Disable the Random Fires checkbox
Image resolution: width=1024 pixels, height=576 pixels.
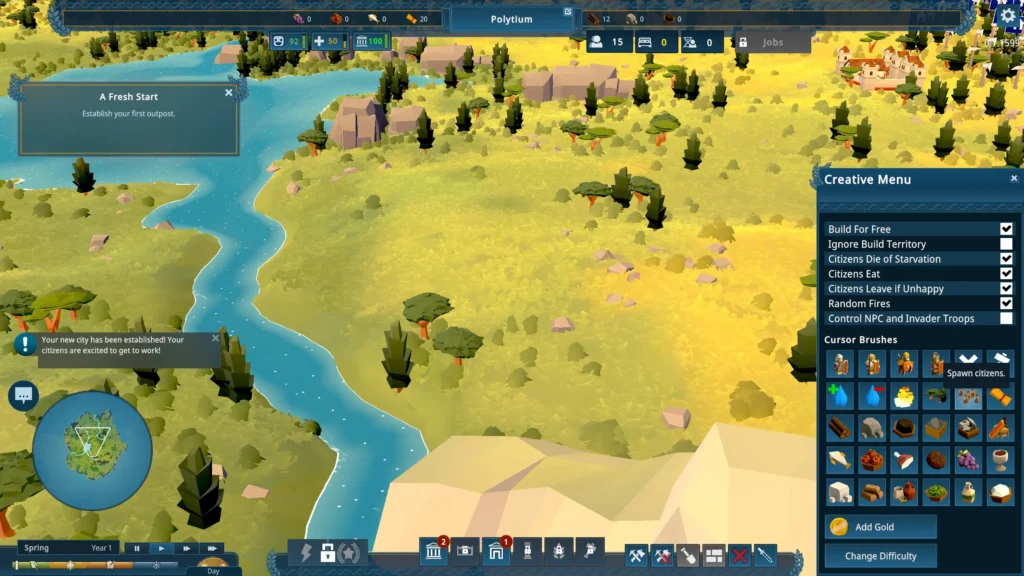pos(1006,304)
